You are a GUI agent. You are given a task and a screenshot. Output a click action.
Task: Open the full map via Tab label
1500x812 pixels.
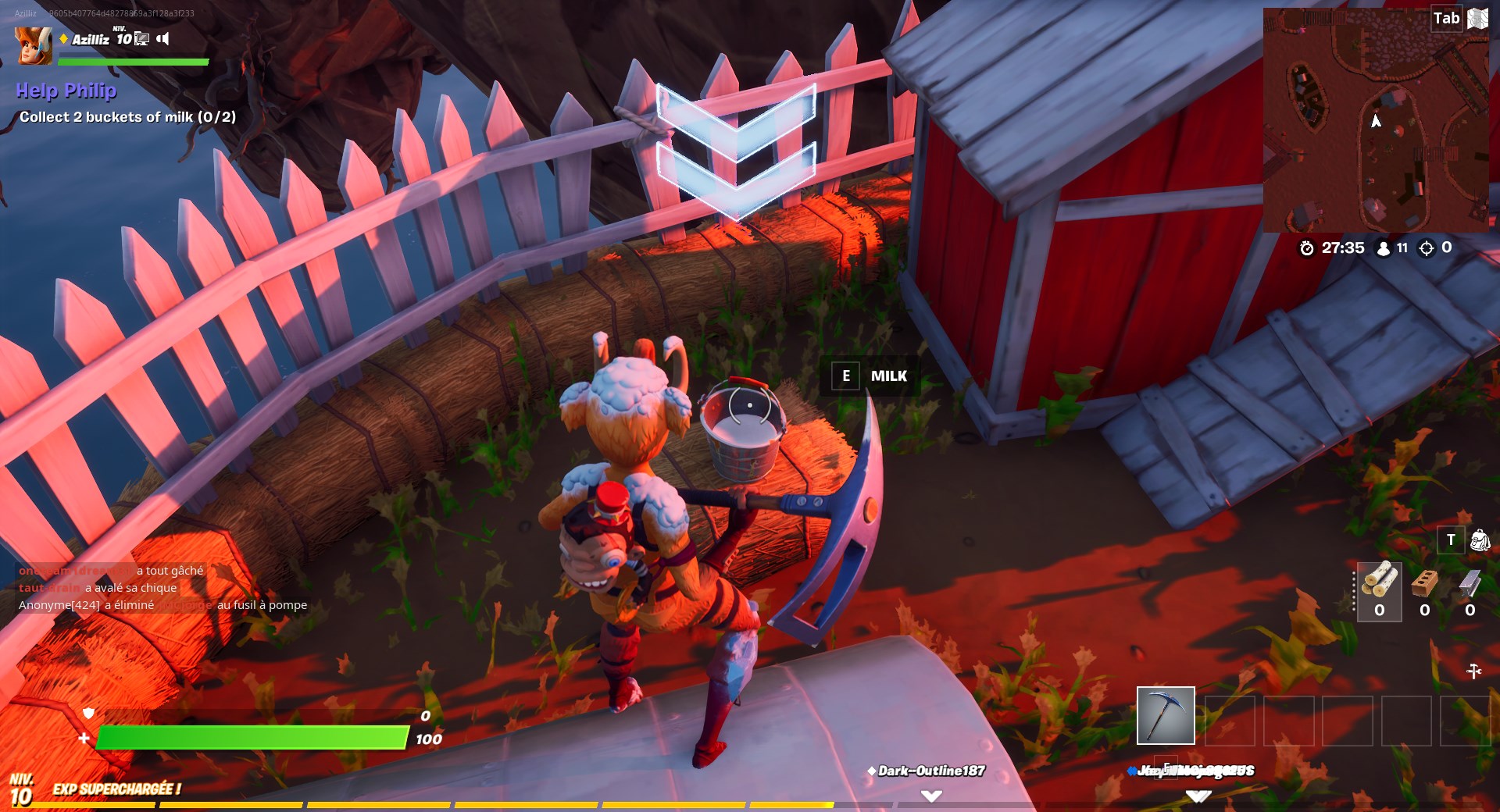1447,17
